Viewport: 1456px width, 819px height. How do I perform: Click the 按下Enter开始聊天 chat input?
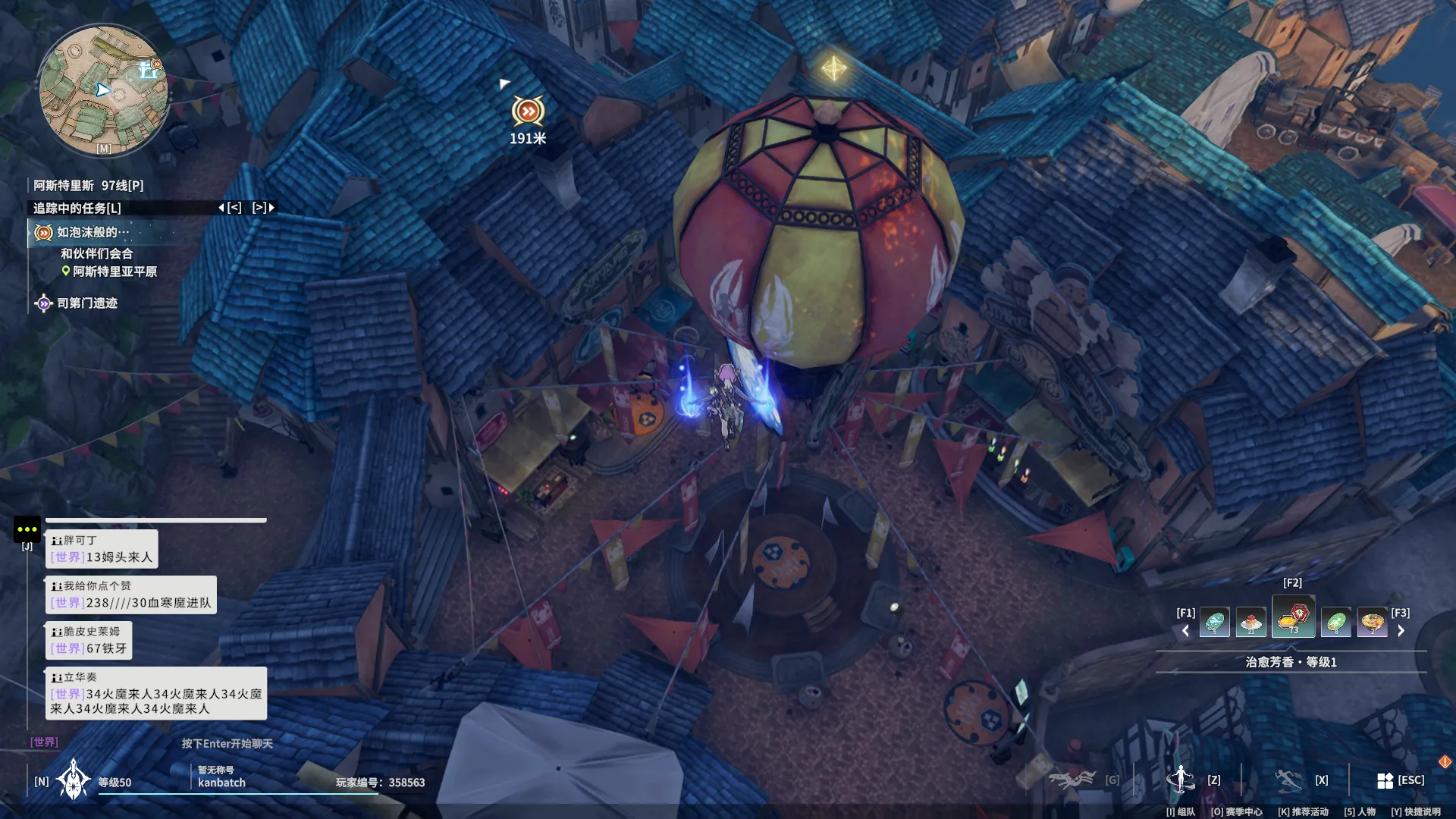(227, 743)
